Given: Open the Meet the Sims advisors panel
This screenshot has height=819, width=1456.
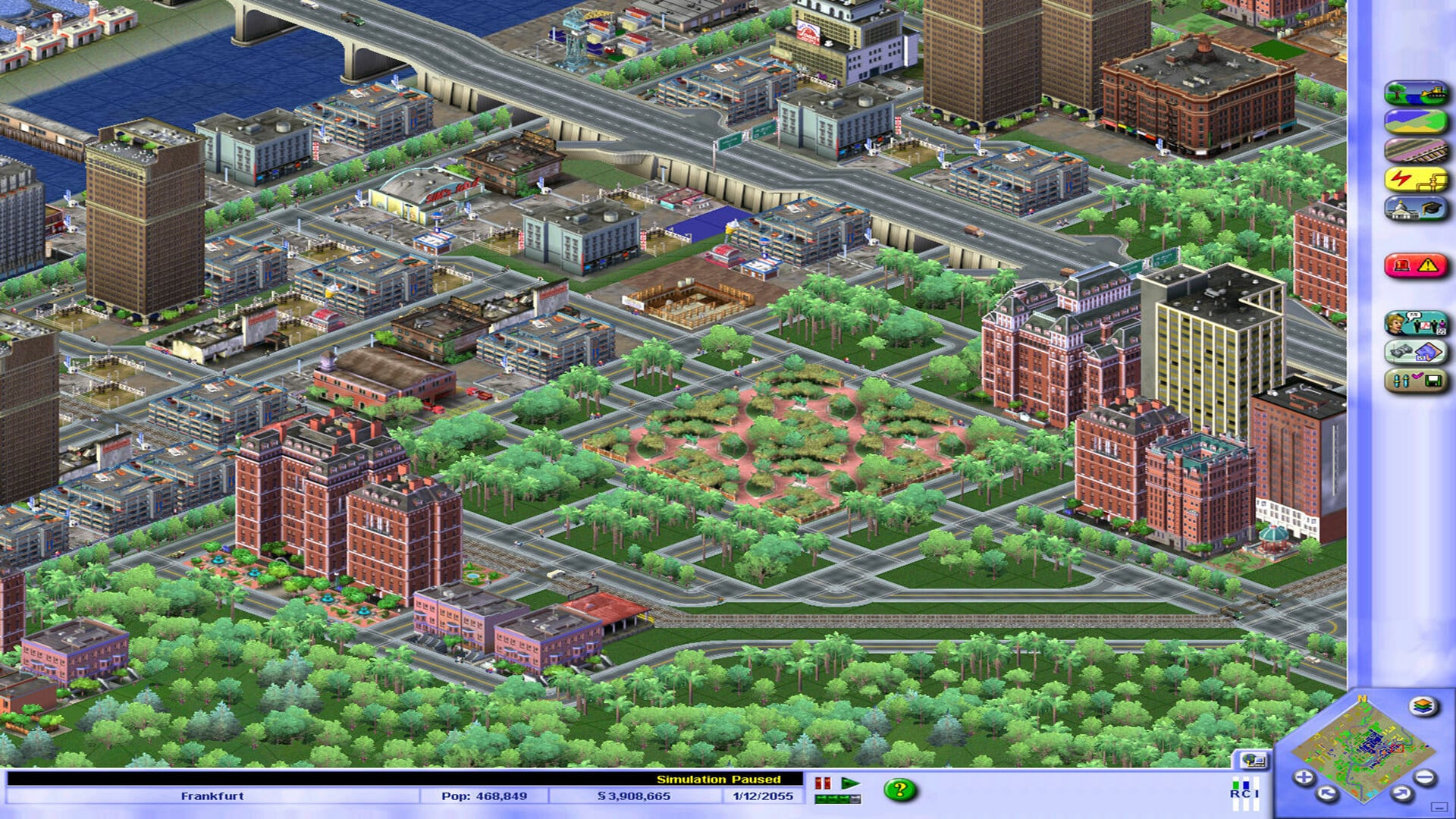Looking at the screenshot, I should tap(1418, 322).
